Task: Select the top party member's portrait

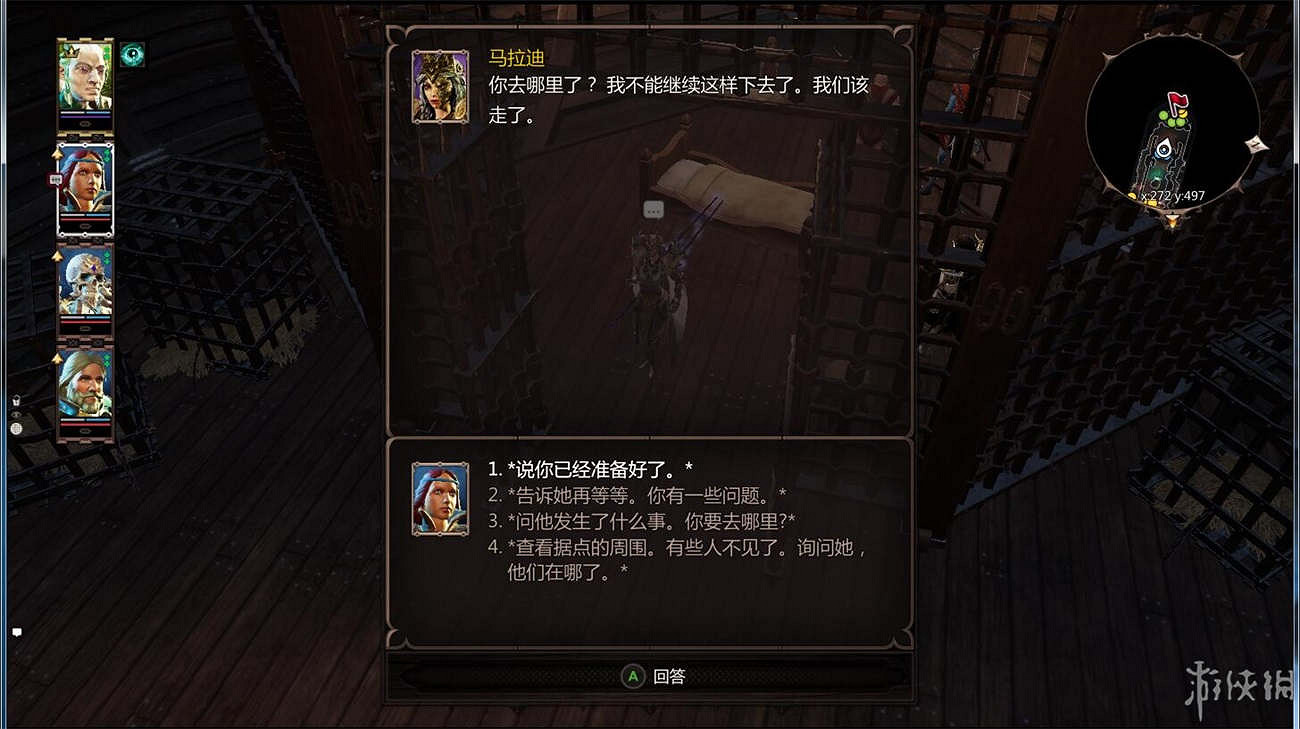Action: 85,80
